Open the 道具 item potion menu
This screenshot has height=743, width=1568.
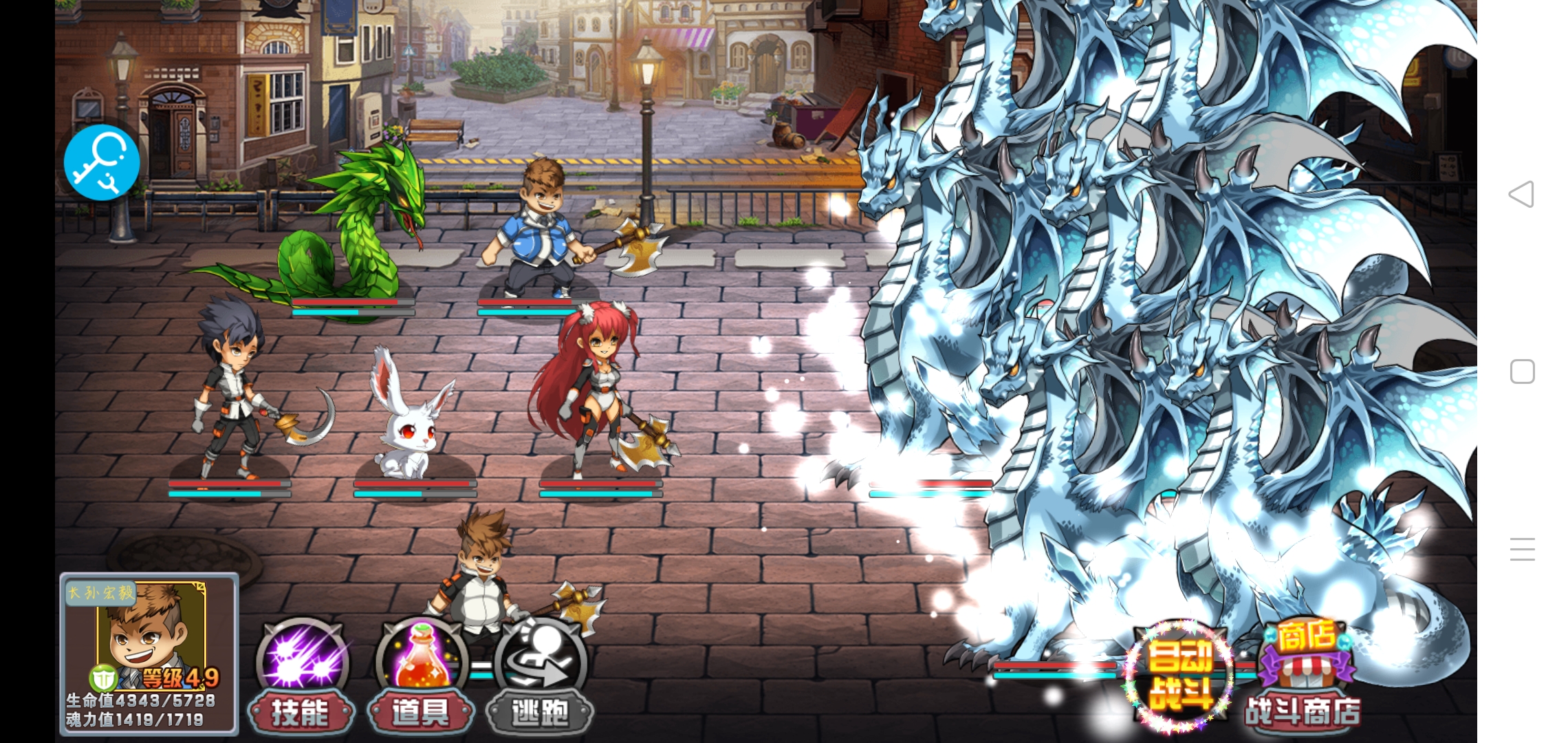coord(421,678)
